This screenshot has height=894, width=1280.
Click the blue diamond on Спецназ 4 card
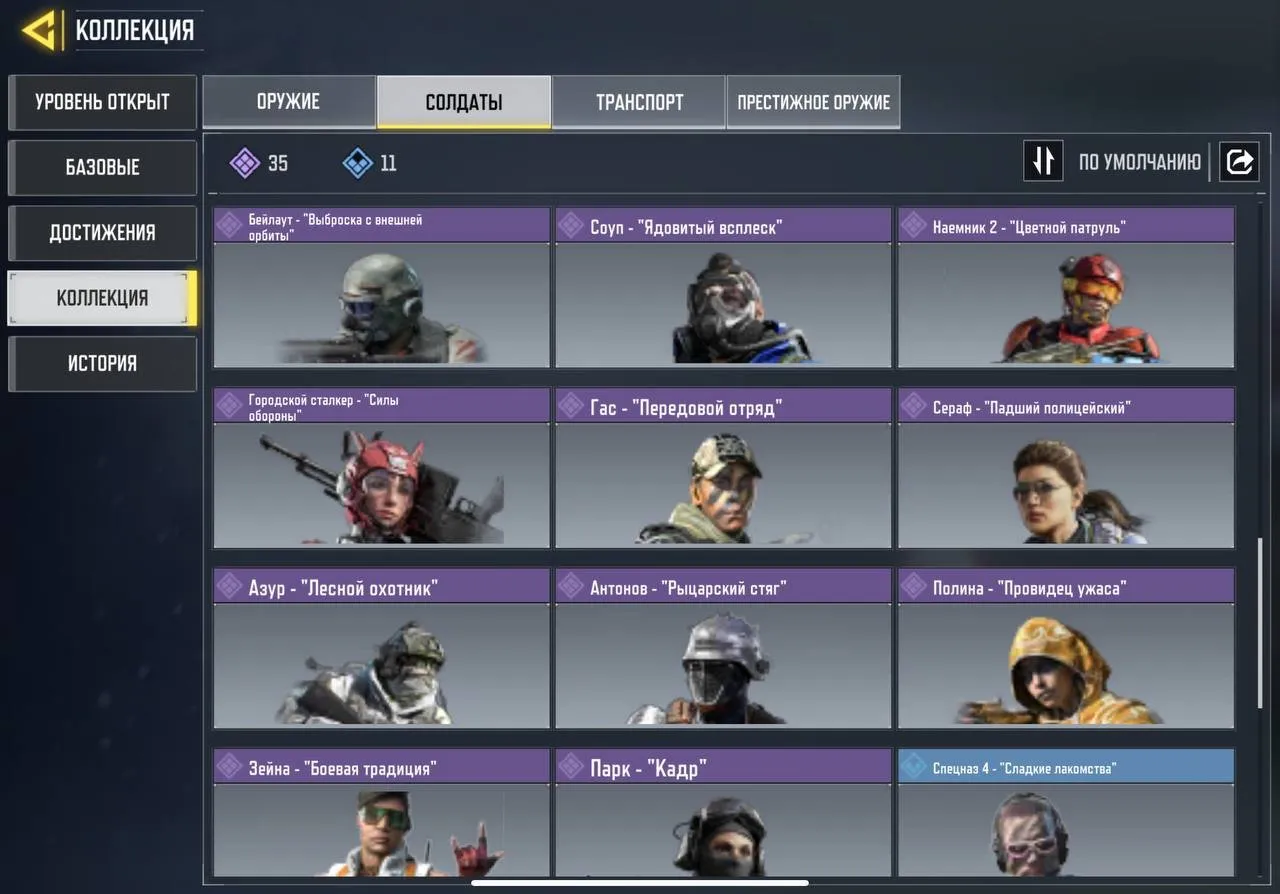pyautogui.click(x=916, y=766)
